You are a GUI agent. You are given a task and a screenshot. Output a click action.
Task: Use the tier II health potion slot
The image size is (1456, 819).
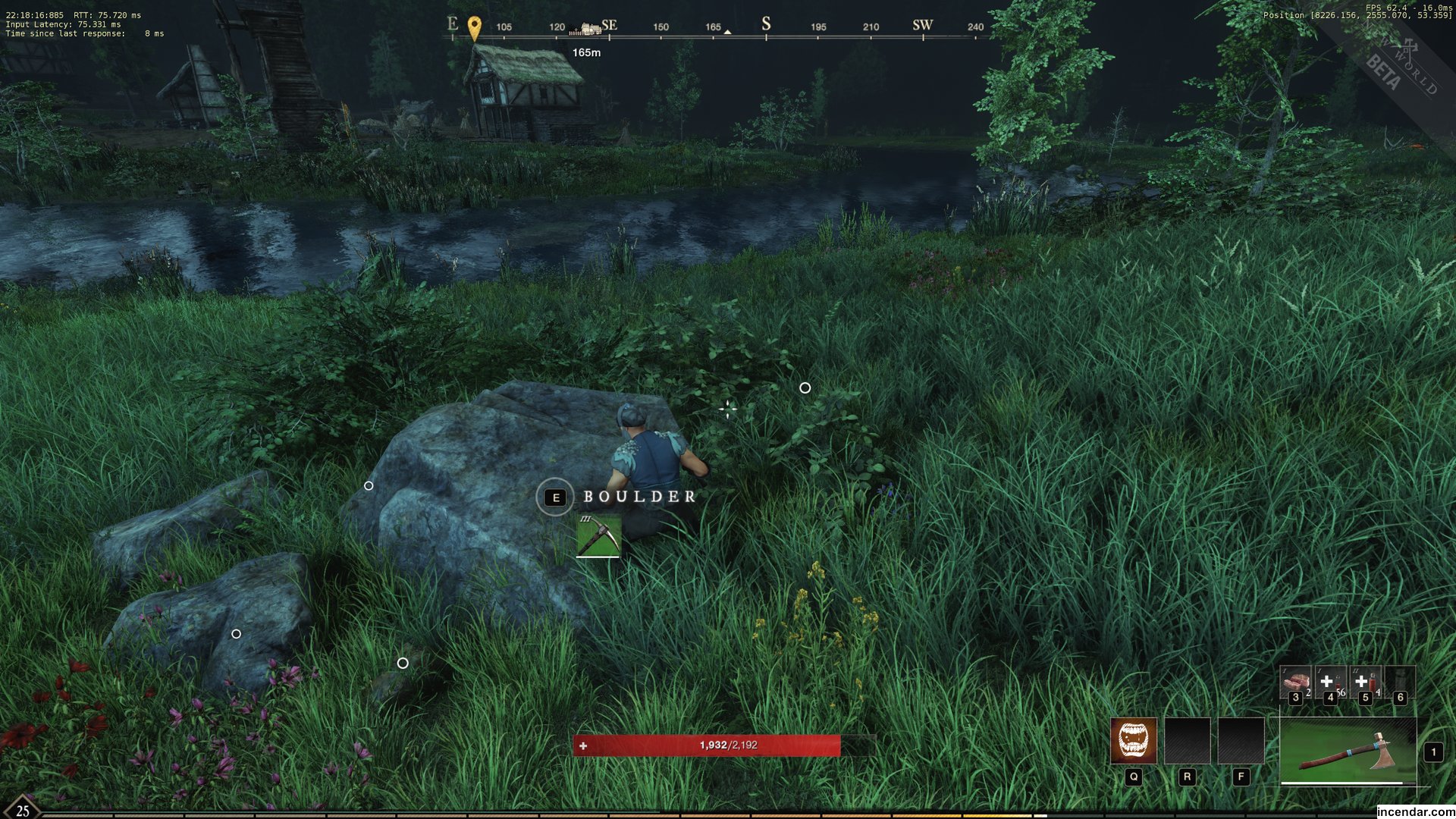[1365, 682]
